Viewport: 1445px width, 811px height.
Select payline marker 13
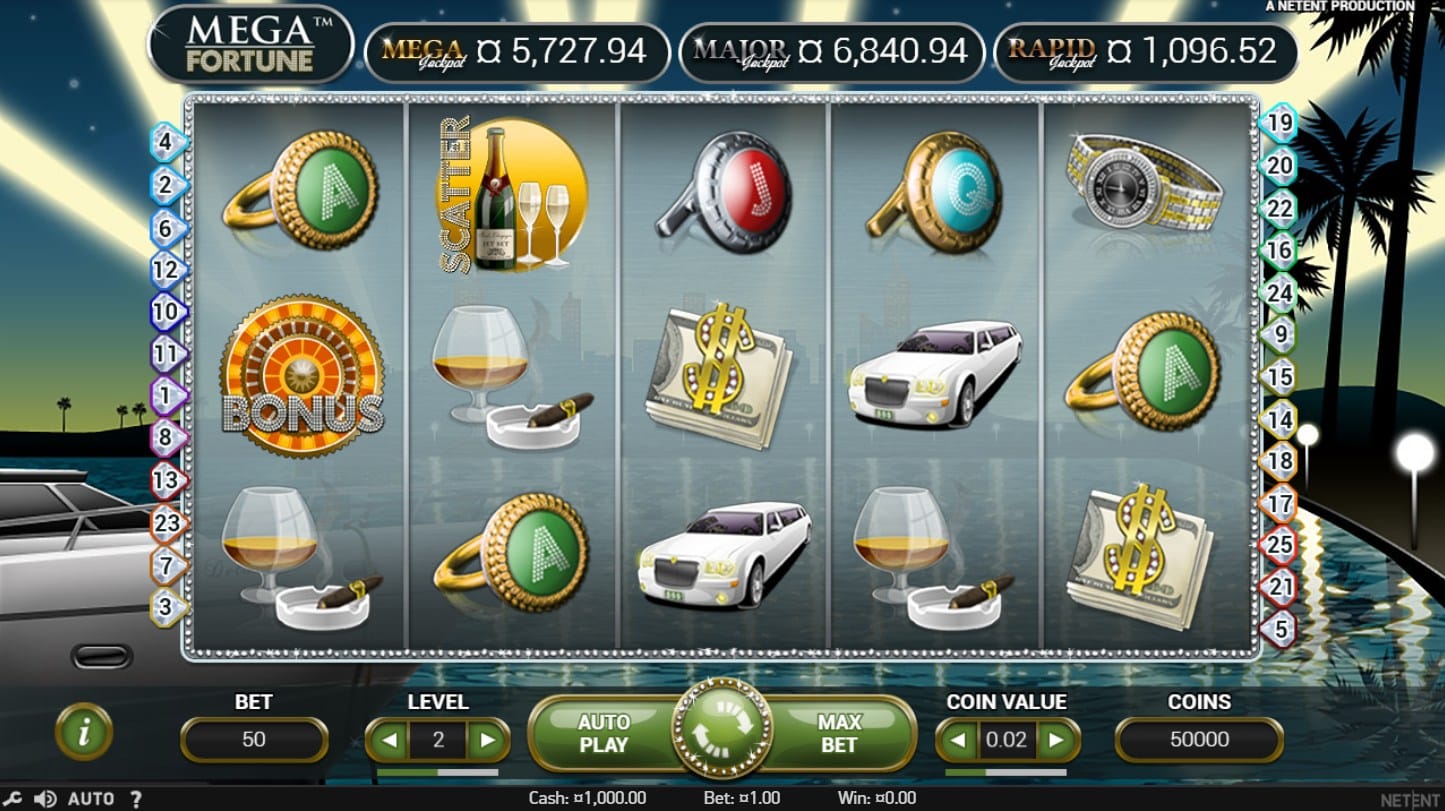(167, 480)
